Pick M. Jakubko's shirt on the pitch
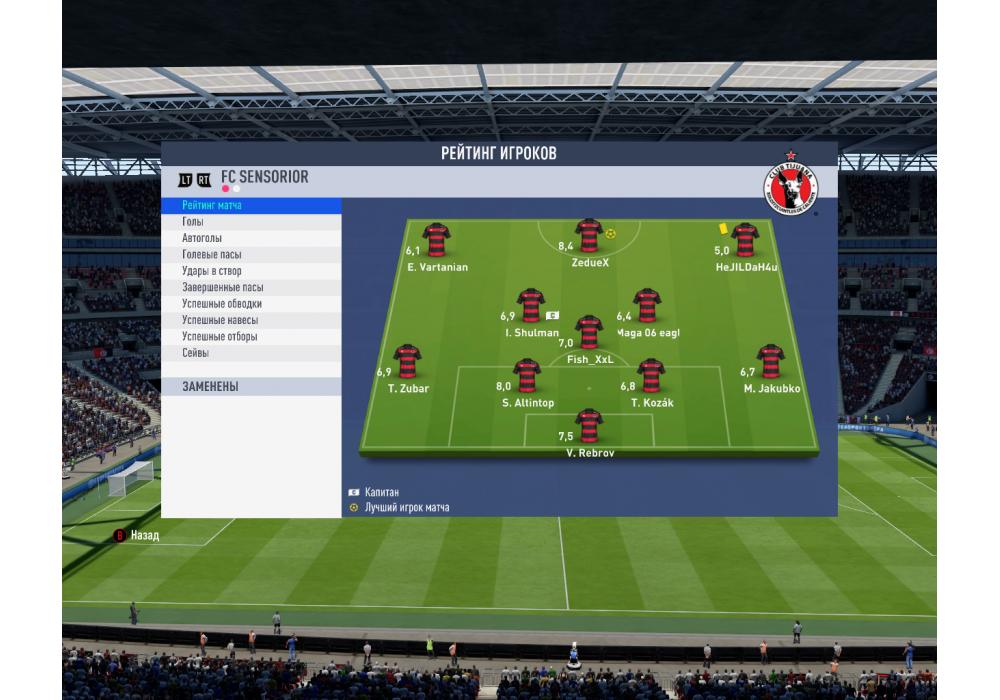 770,361
